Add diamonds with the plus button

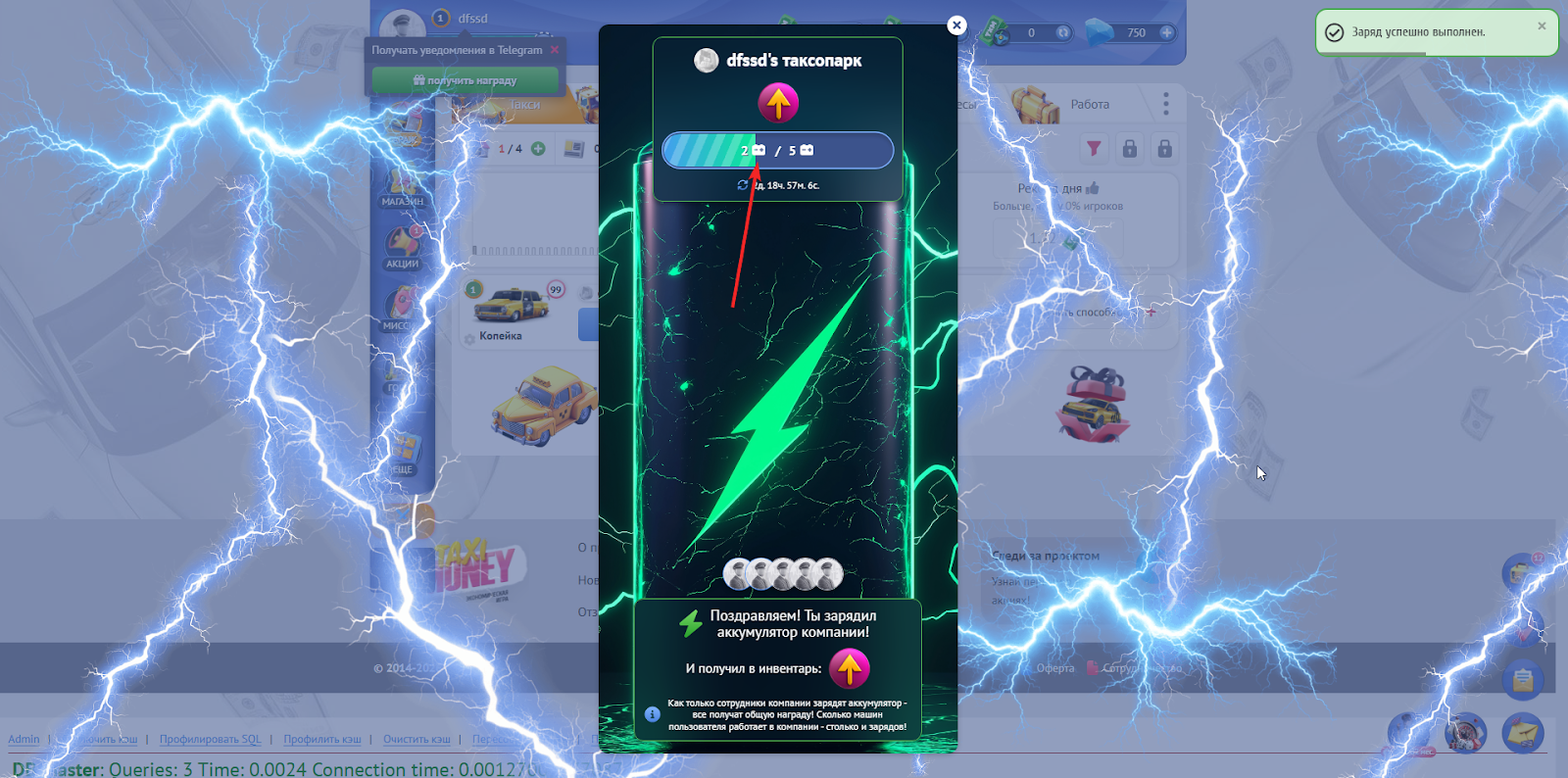click(x=1167, y=32)
